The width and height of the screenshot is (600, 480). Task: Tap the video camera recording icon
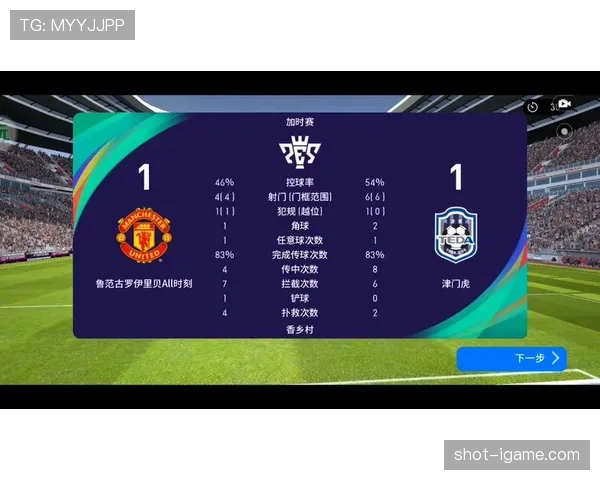pos(564,104)
